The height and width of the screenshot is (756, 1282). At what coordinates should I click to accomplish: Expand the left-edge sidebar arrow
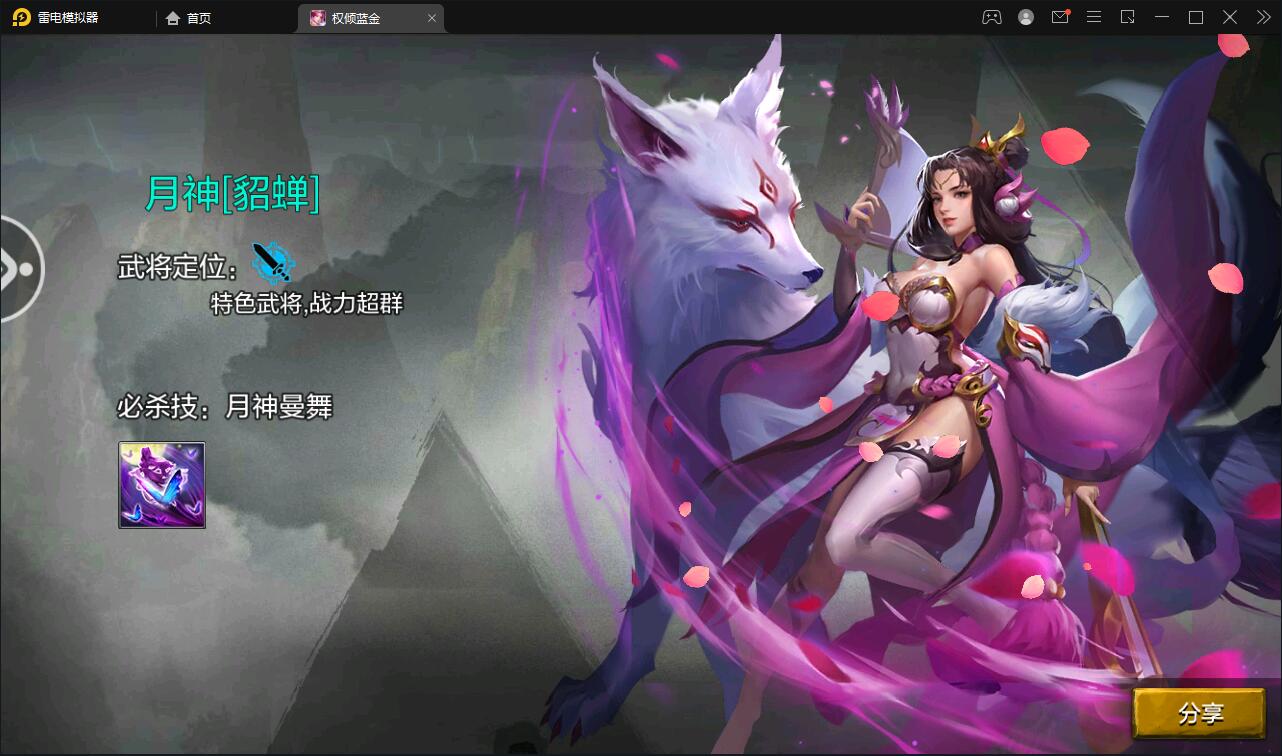[14, 268]
